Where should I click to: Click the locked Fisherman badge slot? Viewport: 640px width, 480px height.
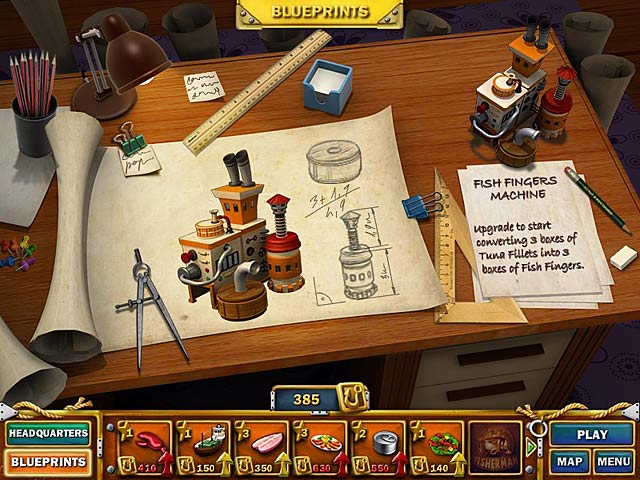coord(496,446)
